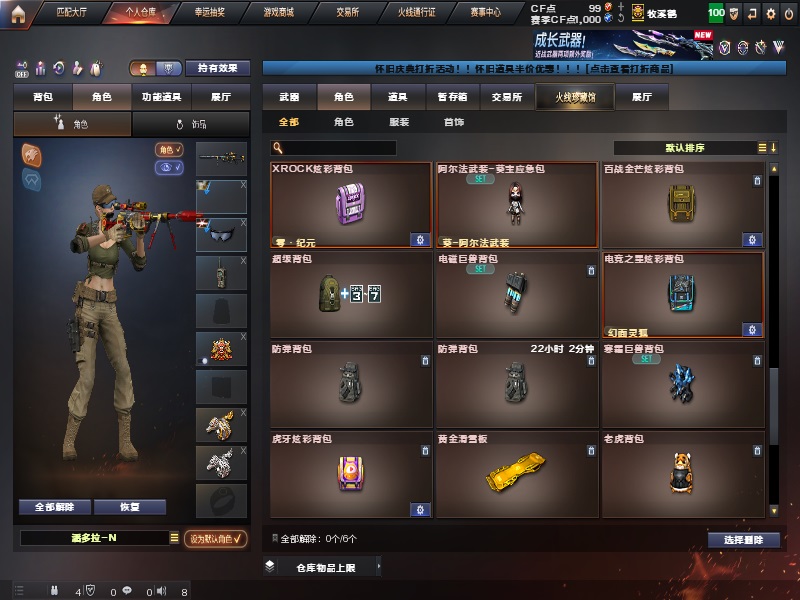Activate the 选择删除 select-delete button
Viewport: 800px width, 600px height.
743,540
